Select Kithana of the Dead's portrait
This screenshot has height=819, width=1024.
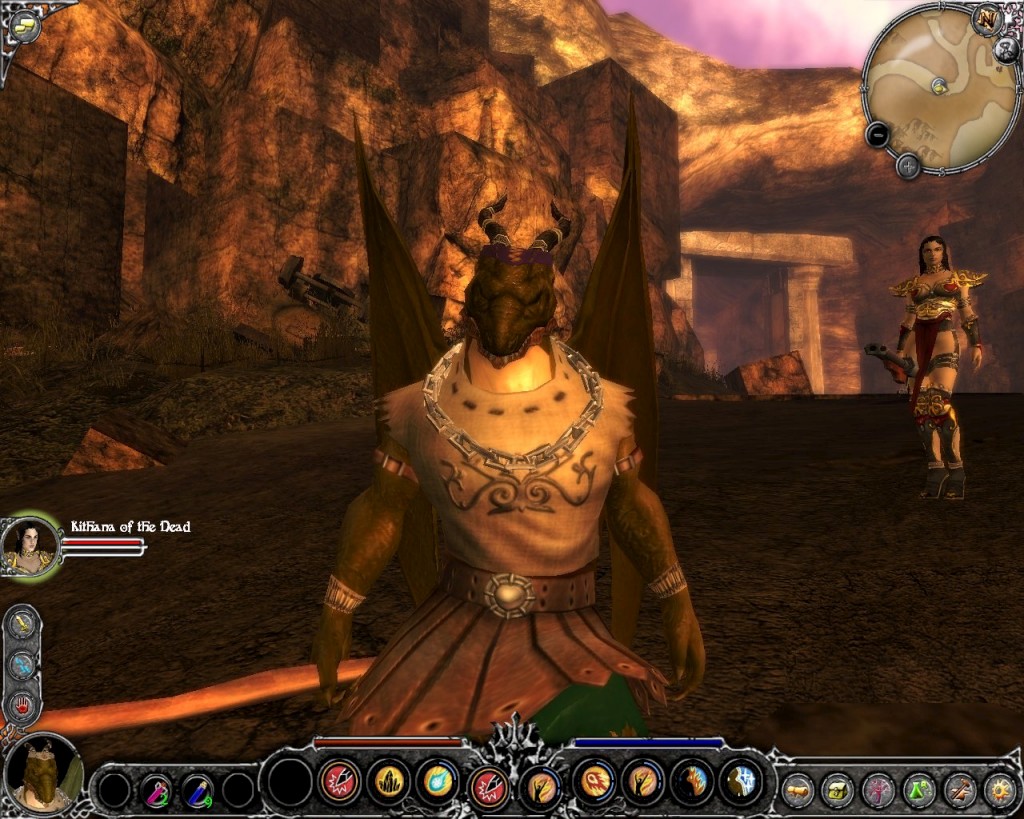click(28, 546)
